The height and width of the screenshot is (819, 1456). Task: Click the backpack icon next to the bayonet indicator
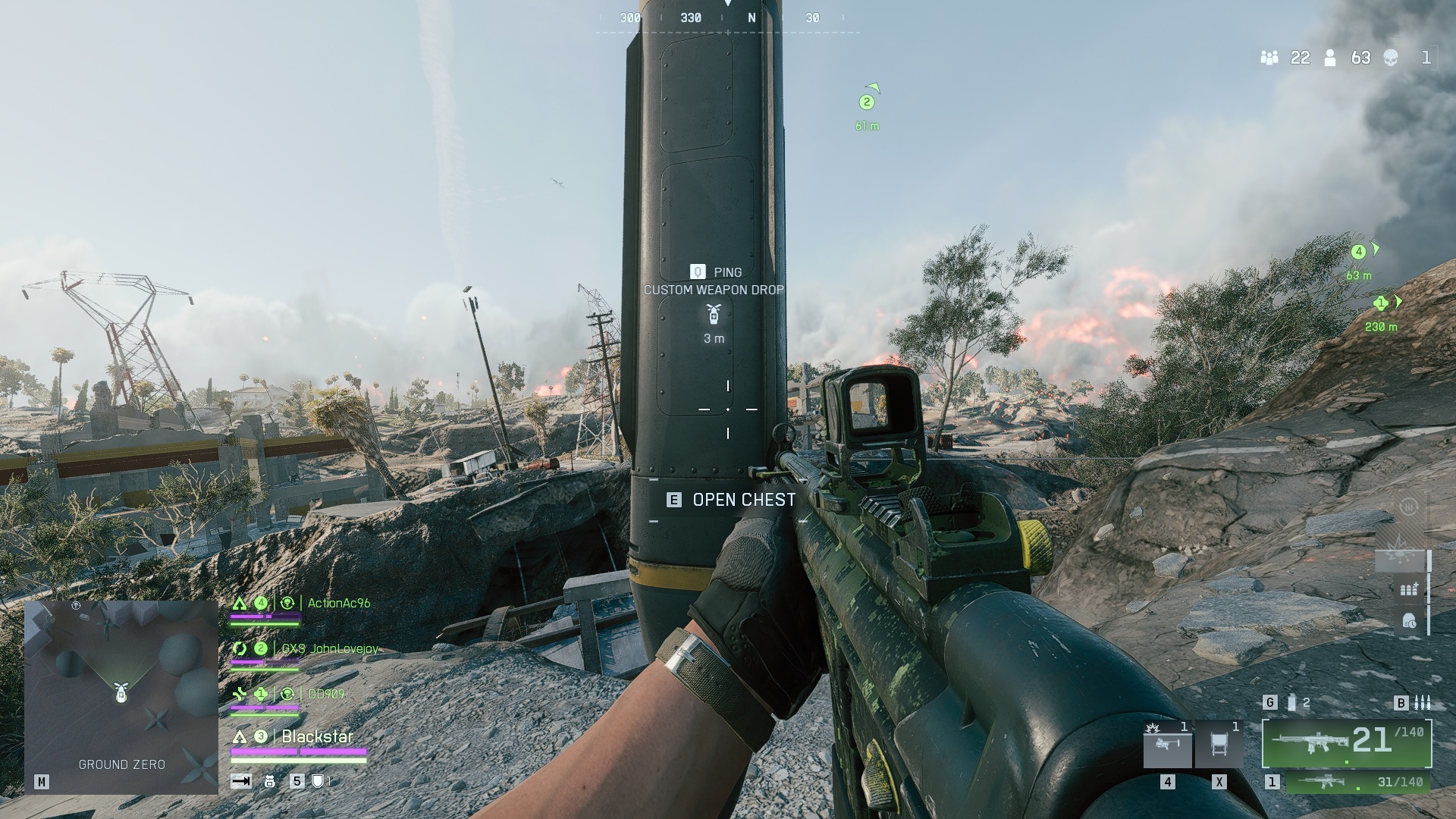click(x=269, y=782)
